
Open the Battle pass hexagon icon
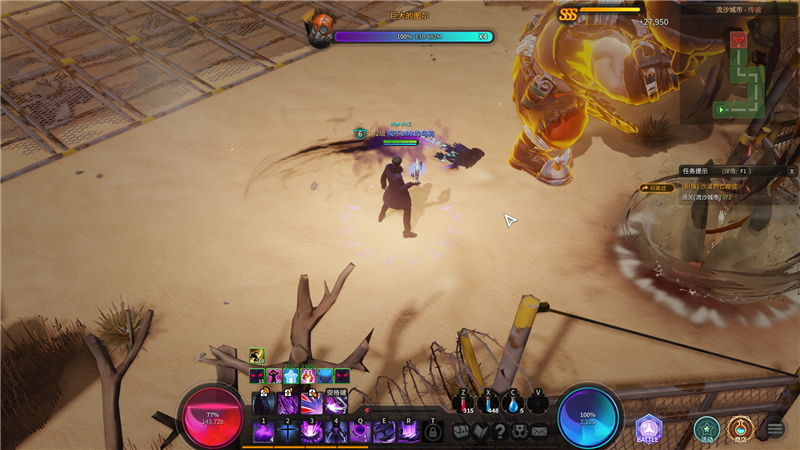pyautogui.click(x=648, y=430)
